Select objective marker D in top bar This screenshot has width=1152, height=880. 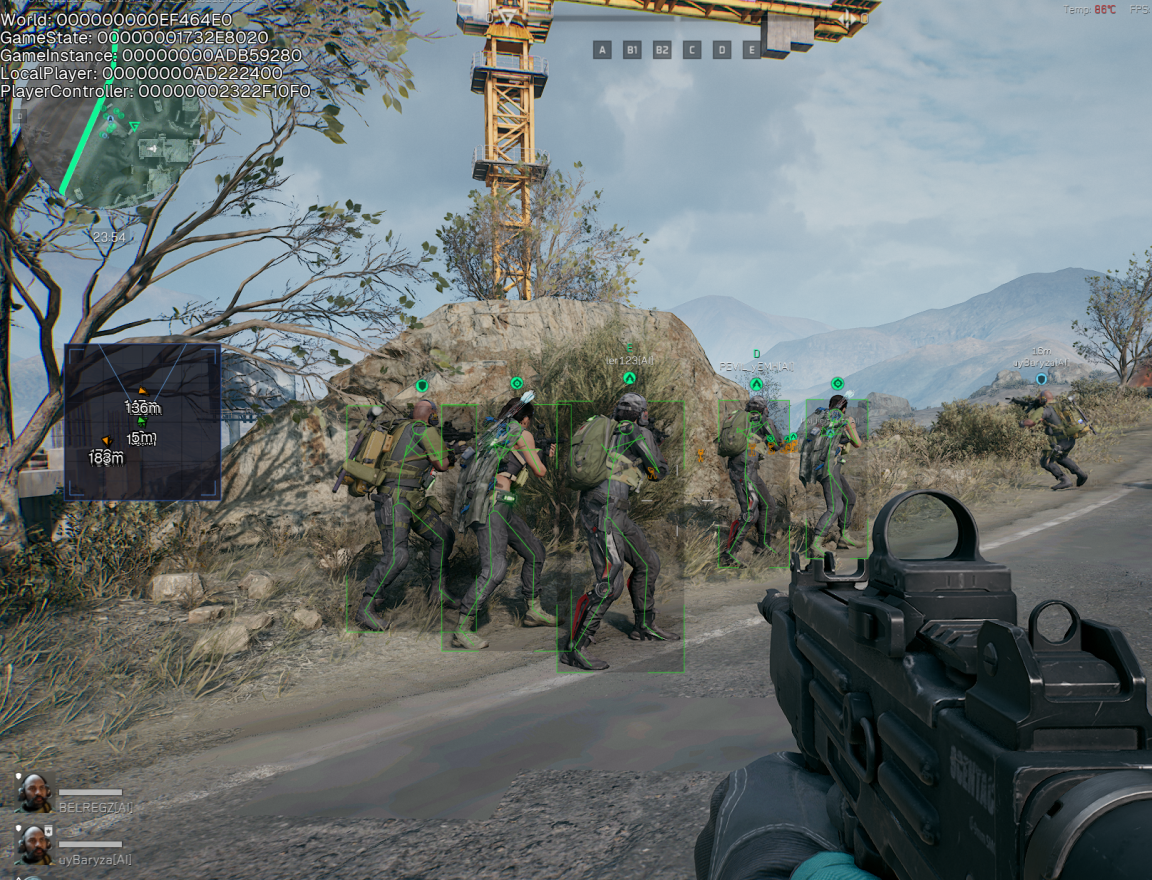(x=722, y=50)
